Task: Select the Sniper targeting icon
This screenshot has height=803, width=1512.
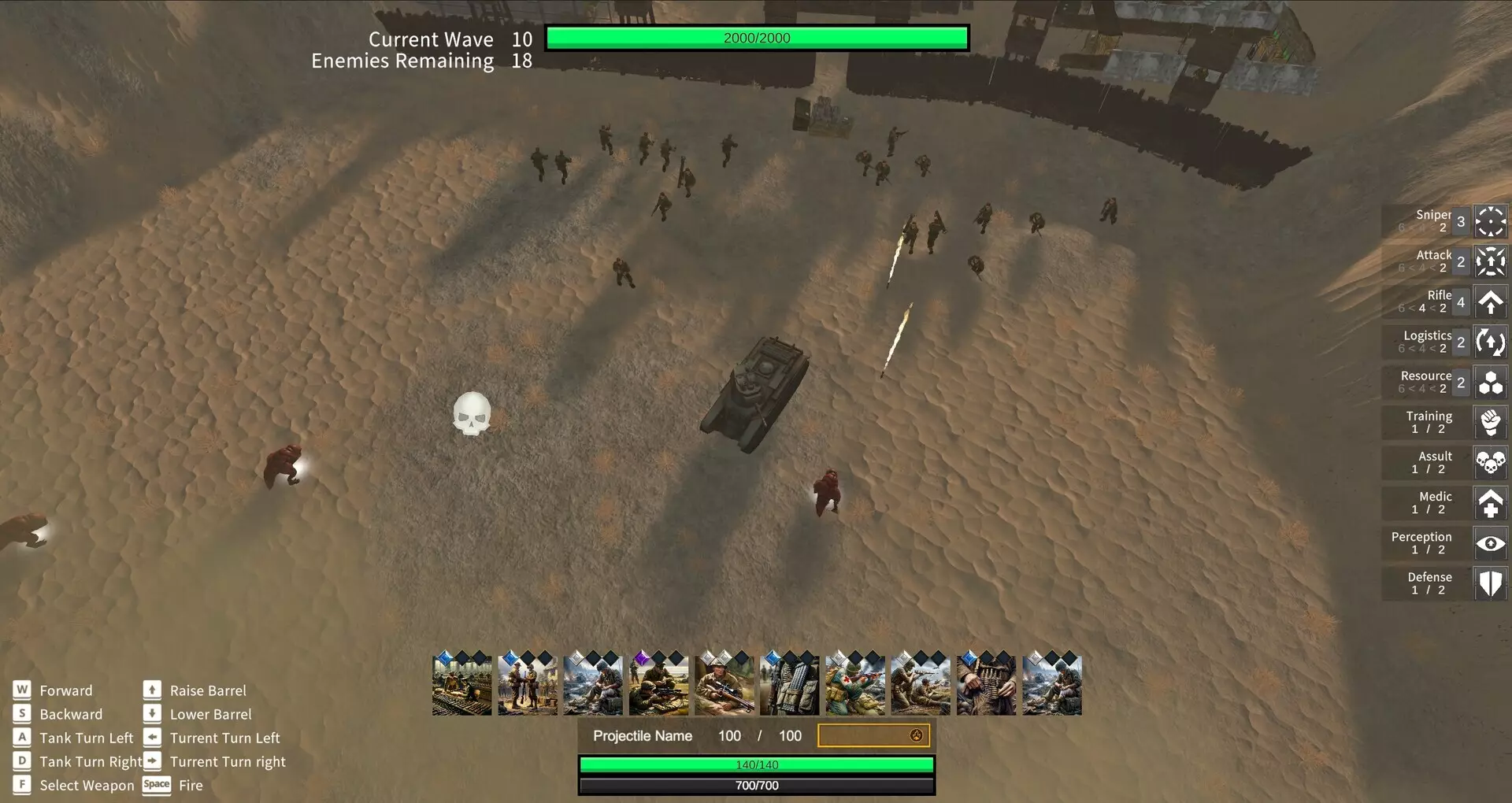Action: point(1491,221)
